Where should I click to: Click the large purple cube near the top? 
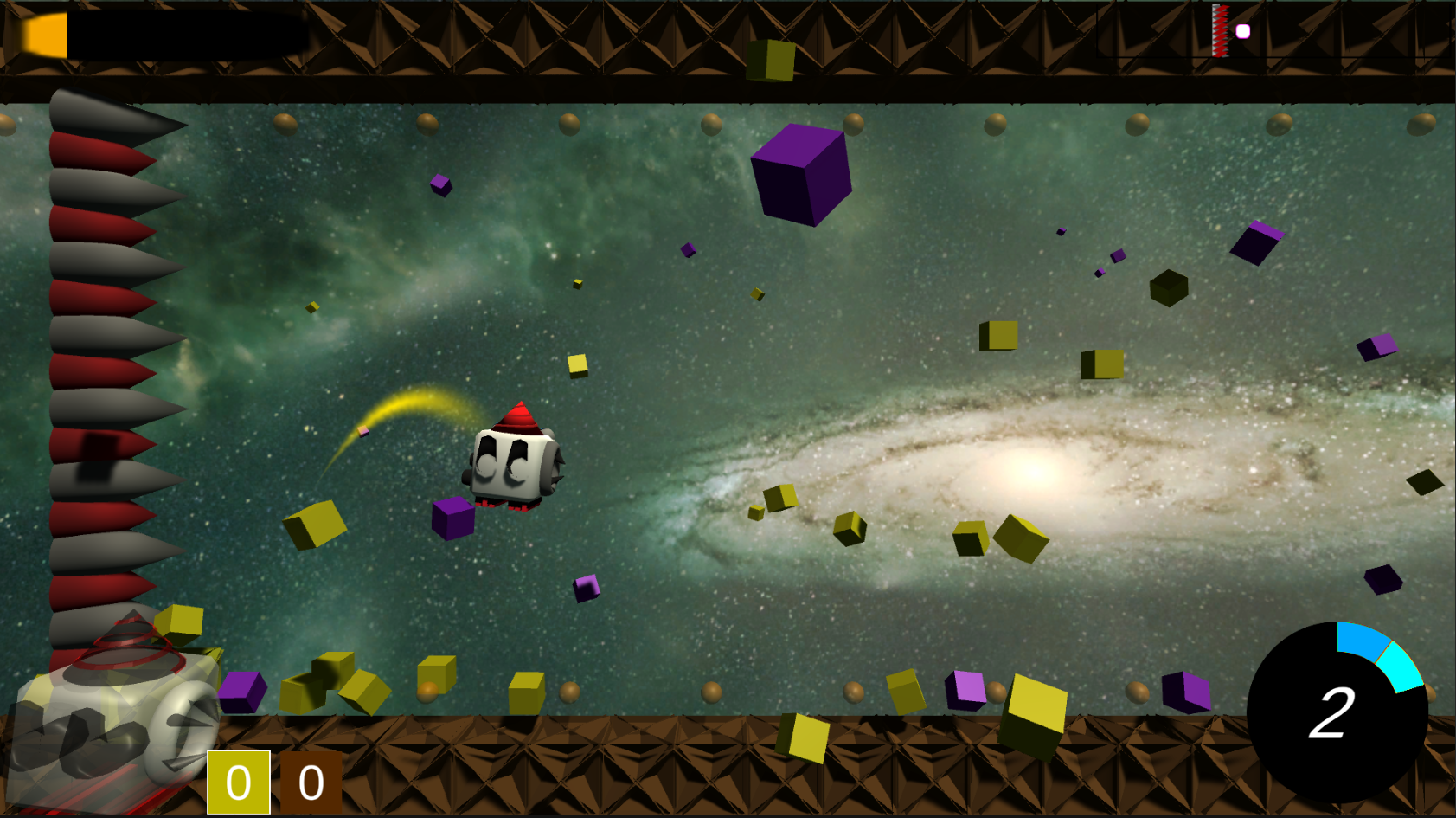tap(799, 175)
